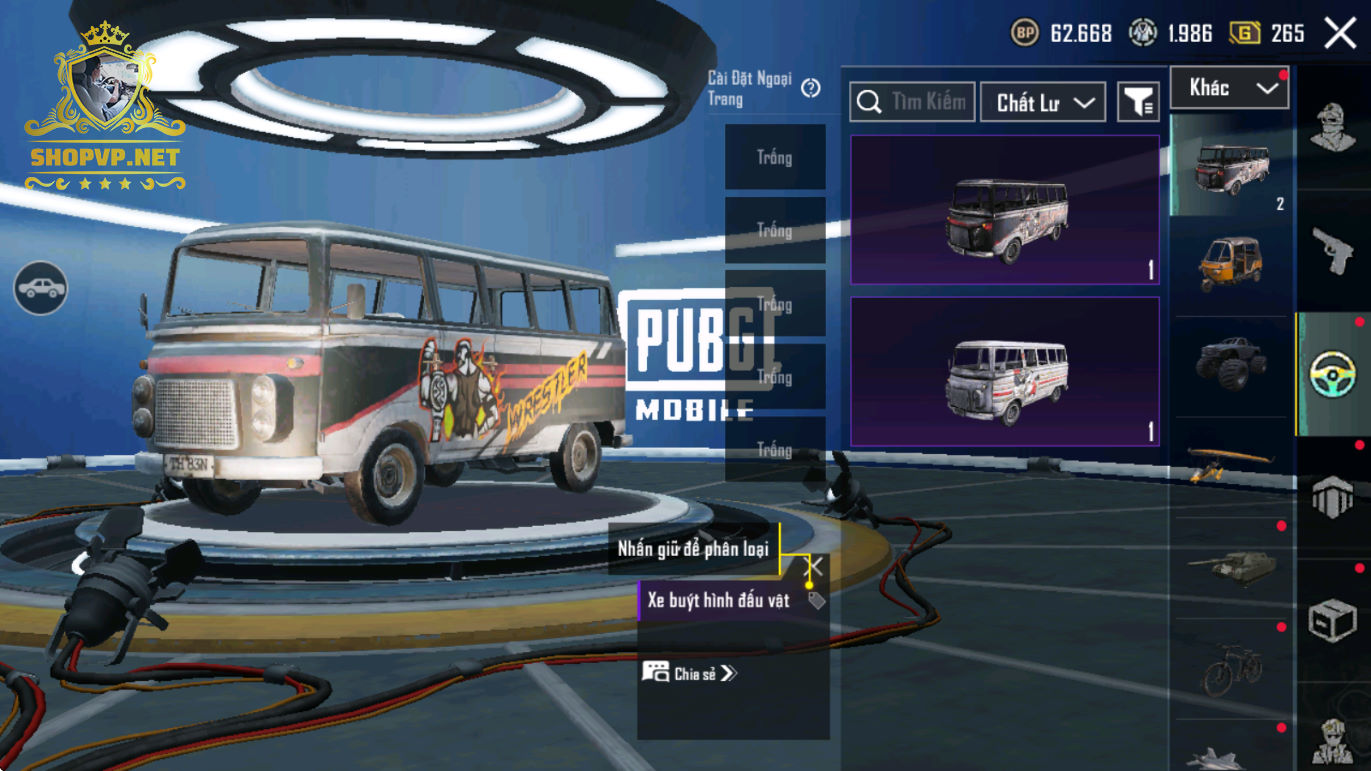Image resolution: width=1371 pixels, height=771 pixels.
Task: Close the inventory screen with the X
Action: pyautogui.click(x=1340, y=33)
